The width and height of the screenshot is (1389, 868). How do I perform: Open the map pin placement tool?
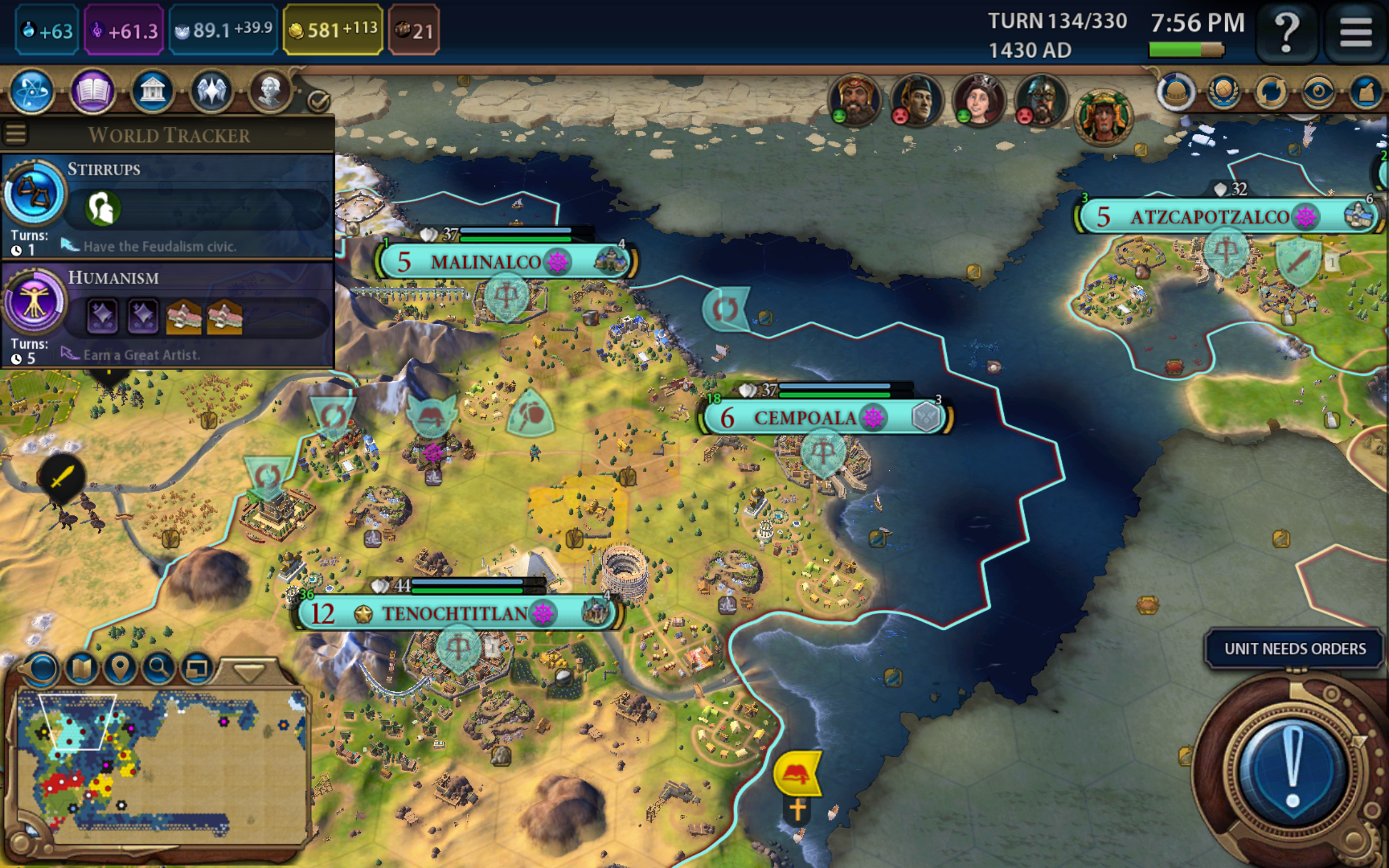119,668
